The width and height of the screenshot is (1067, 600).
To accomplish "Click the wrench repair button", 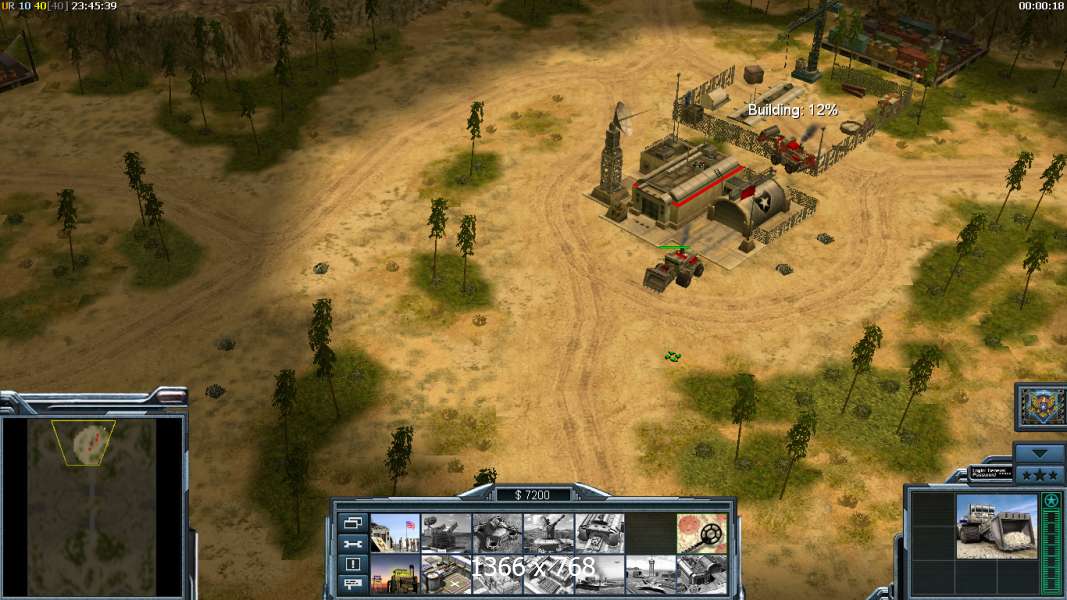I will 352,544.
